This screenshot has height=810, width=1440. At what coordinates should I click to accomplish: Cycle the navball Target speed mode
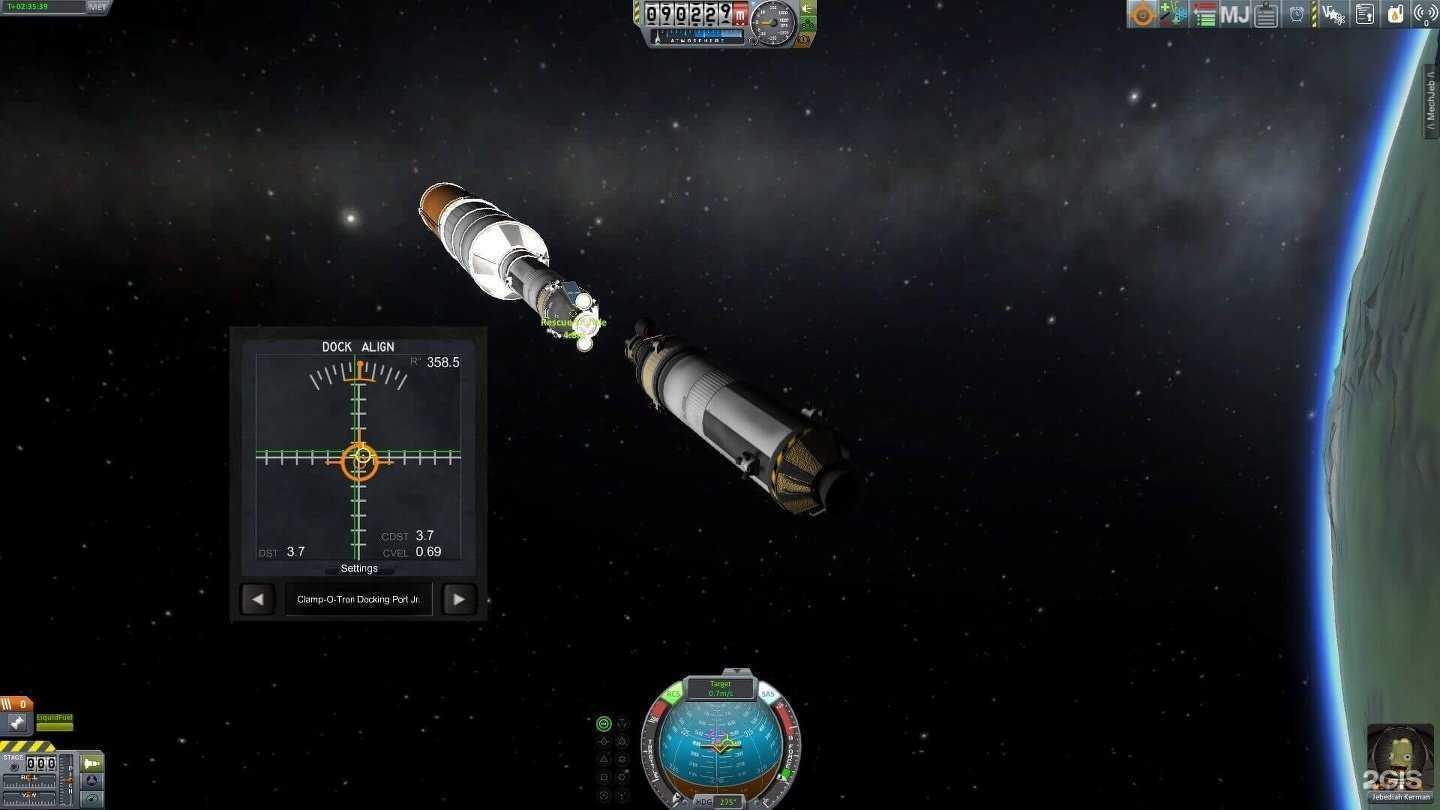[x=720, y=688]
